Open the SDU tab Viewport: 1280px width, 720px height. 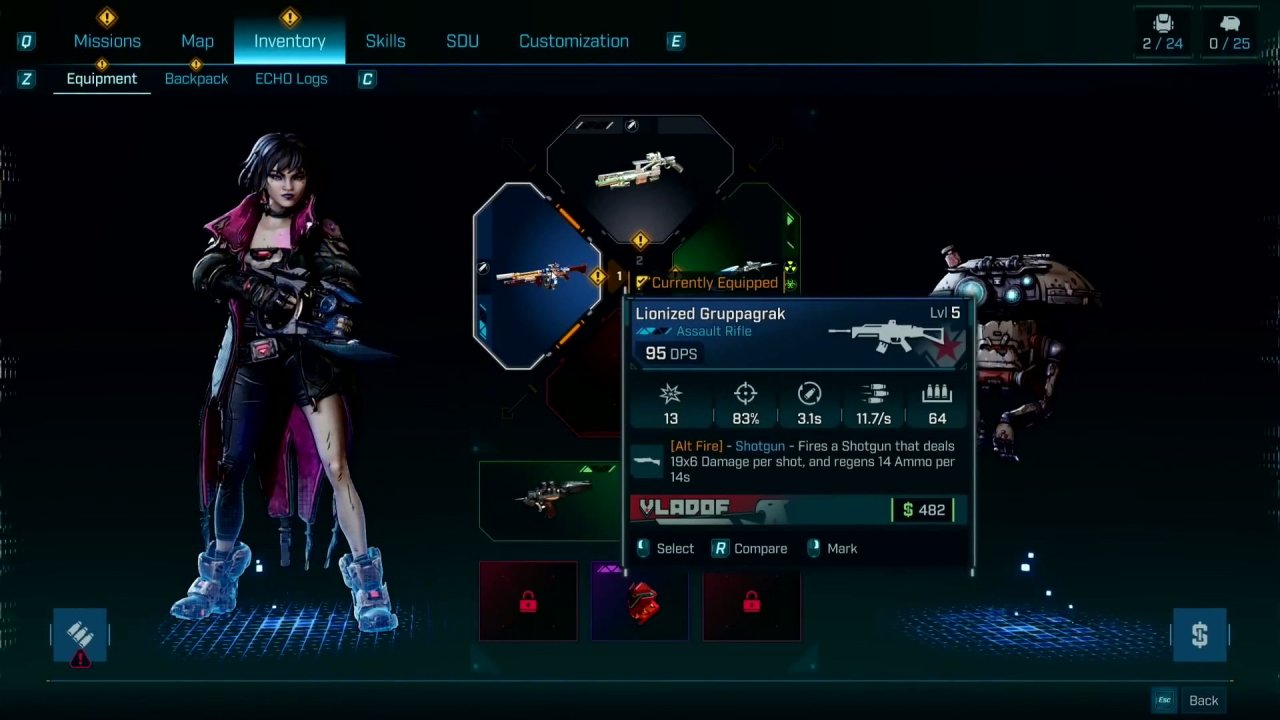(462, 41)
